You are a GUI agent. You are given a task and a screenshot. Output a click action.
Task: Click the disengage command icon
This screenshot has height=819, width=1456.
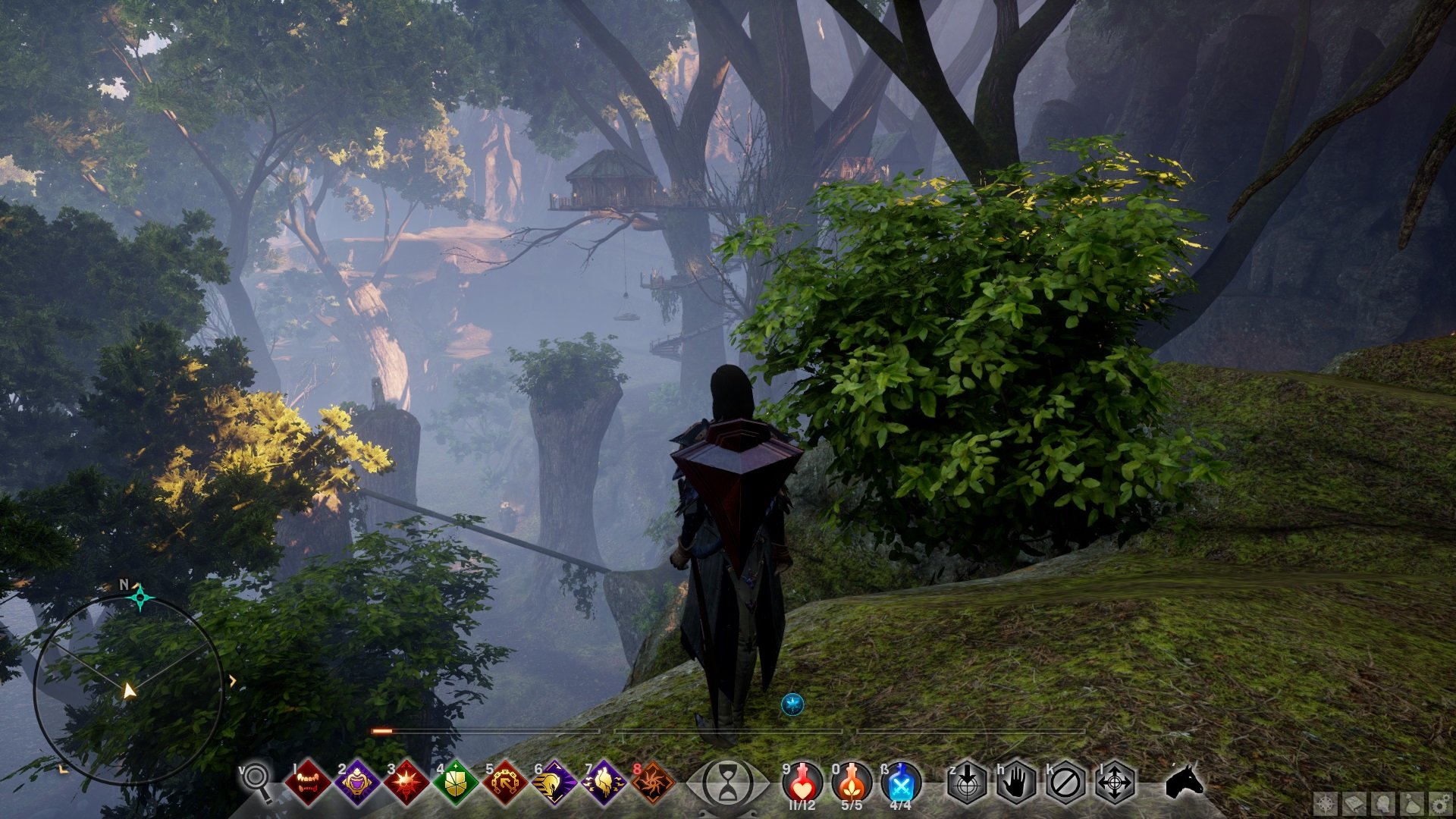(x=1065, y=782)
